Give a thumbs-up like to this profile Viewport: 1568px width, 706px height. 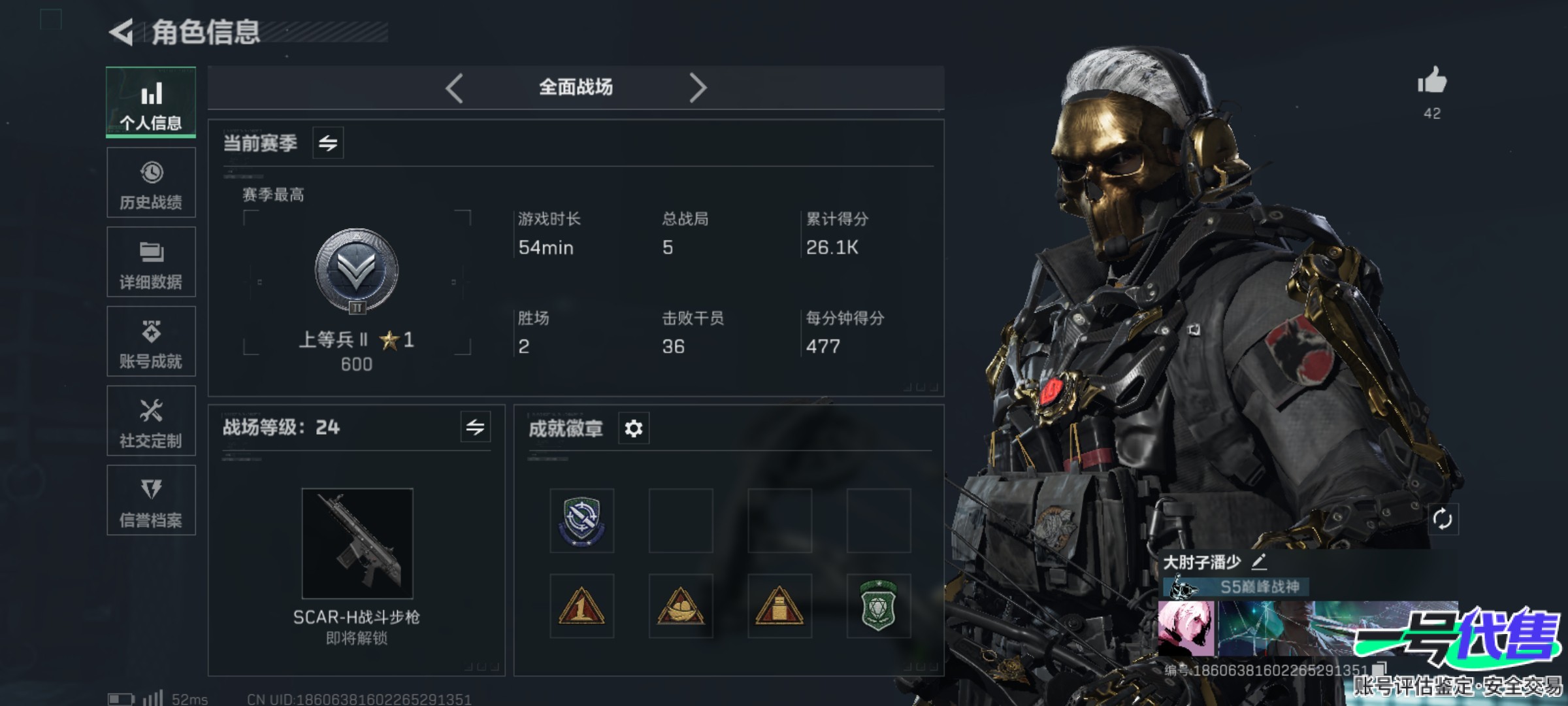tap(1432, 82)
